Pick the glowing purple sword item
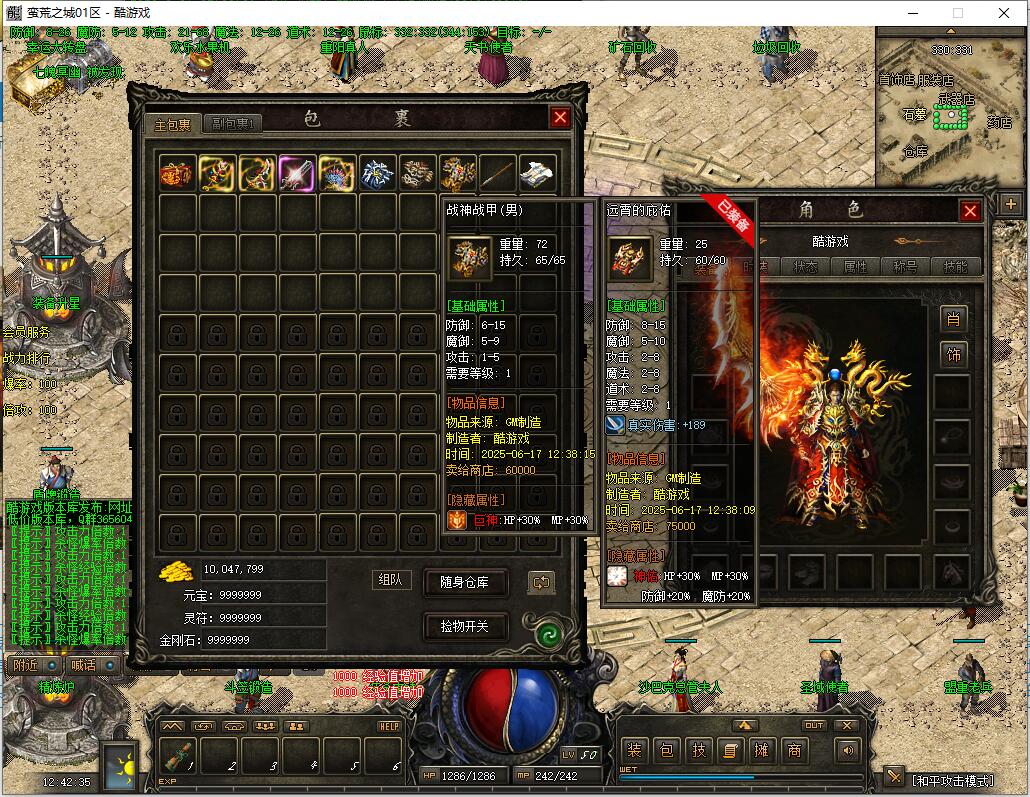Screen dimensions: 1030x797 point(297,174)
